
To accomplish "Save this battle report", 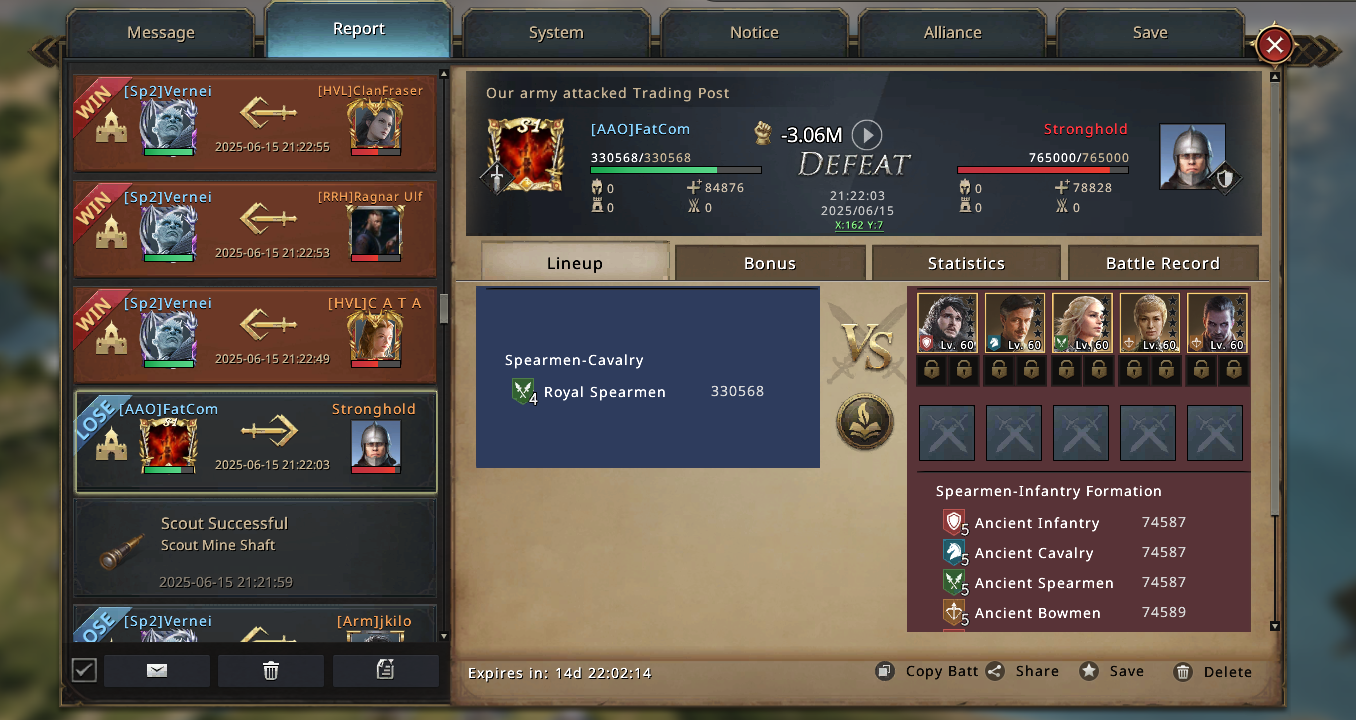I will click(x=1112, y=672).
